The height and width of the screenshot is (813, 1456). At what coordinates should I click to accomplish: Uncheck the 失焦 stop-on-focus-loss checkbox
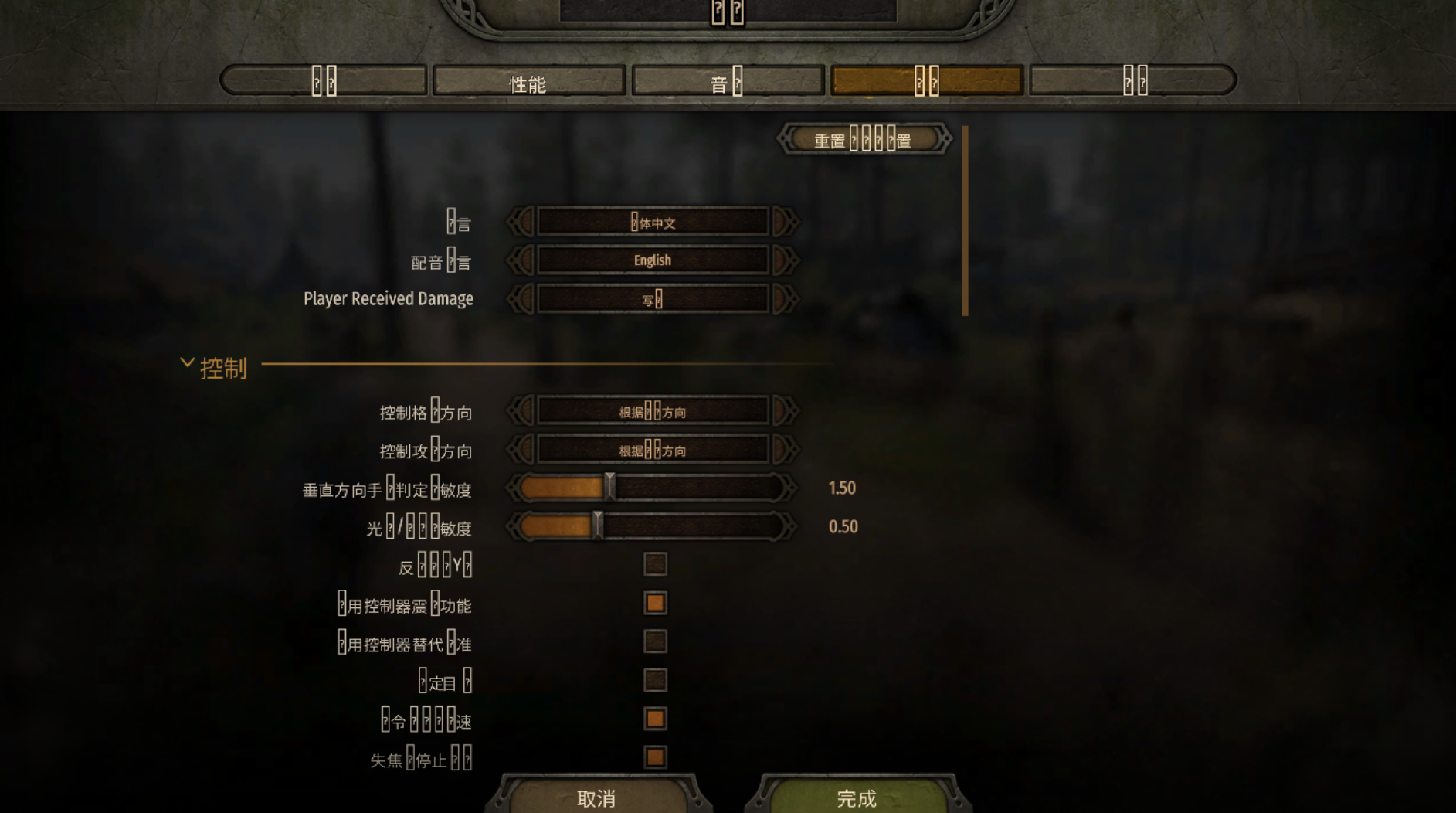(x=655, y=757)
